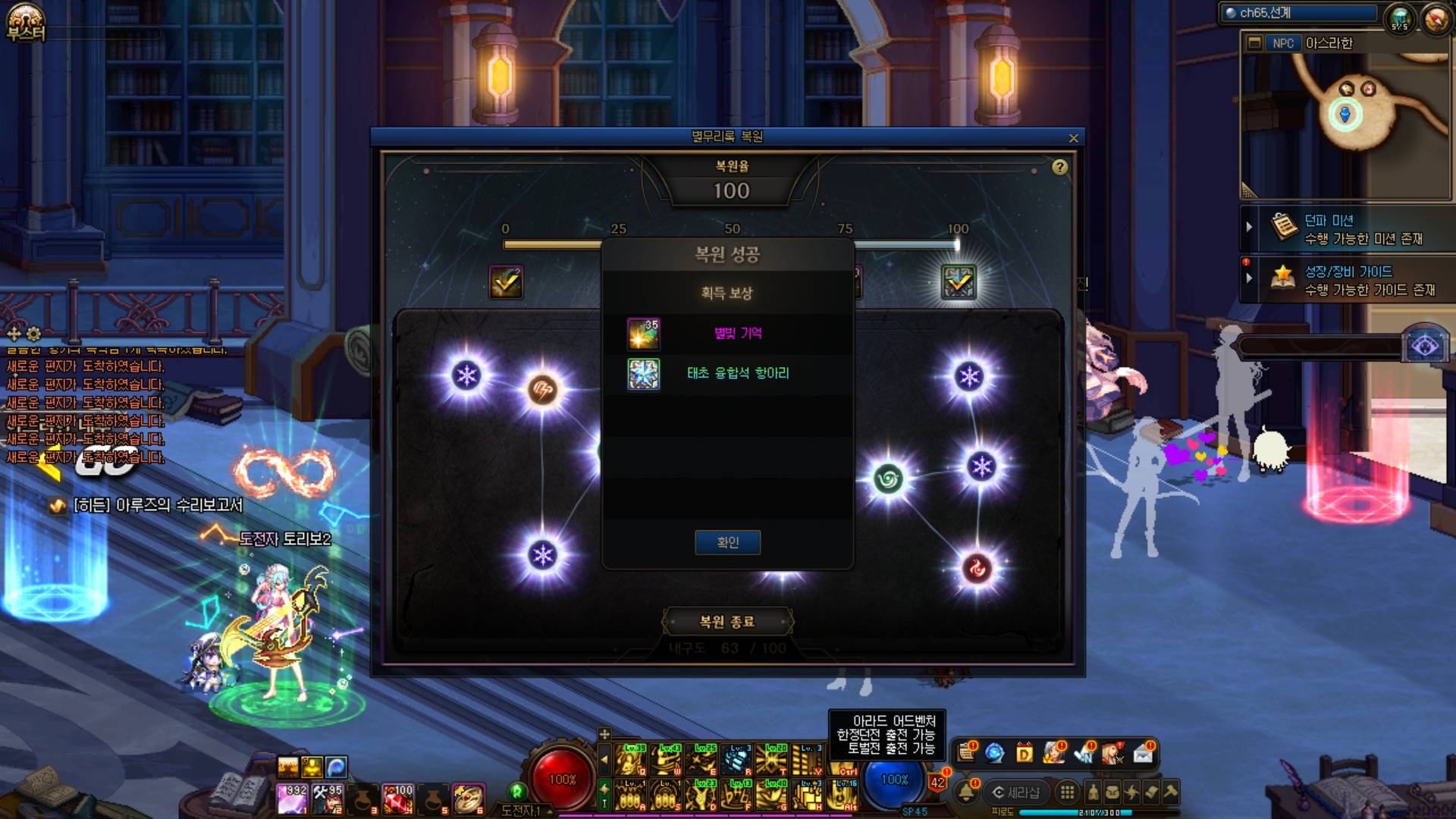
Task: Close the 별무리록 복원 window
Action: pos(1073,138)
